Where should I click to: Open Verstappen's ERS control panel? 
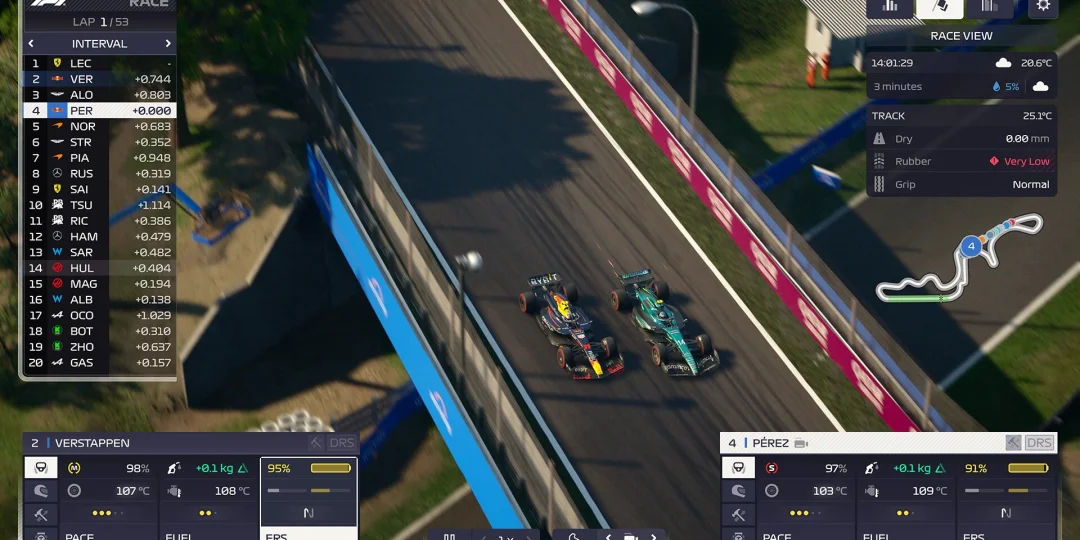click(309, 490)
